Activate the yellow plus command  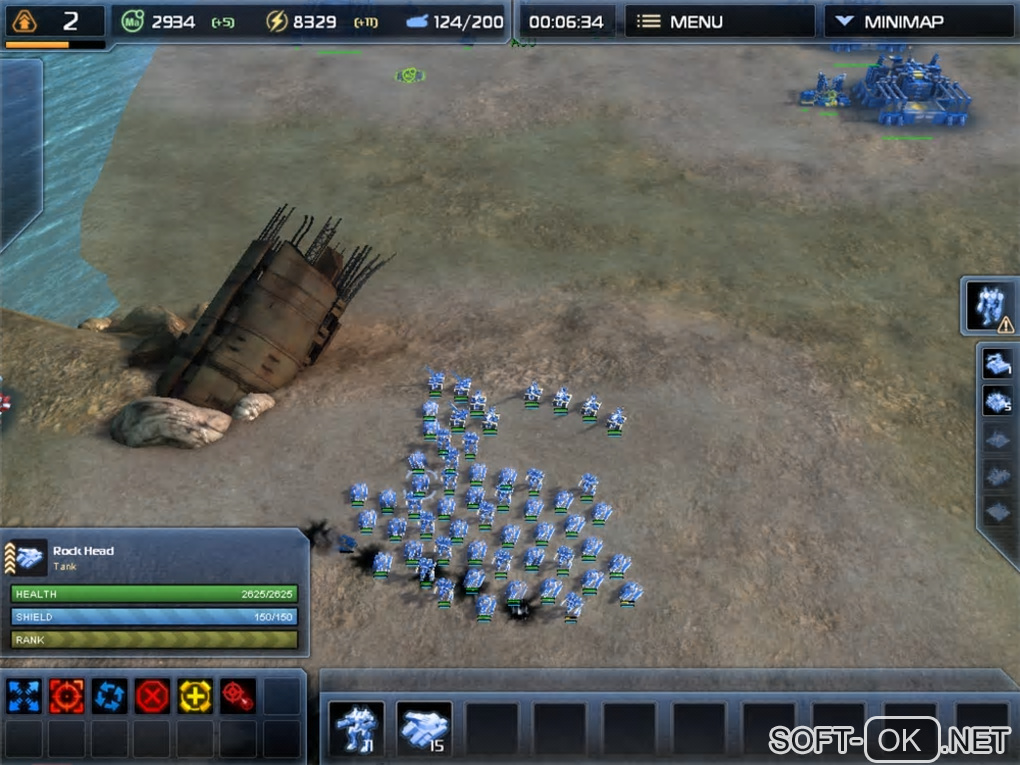pos(195,696)
